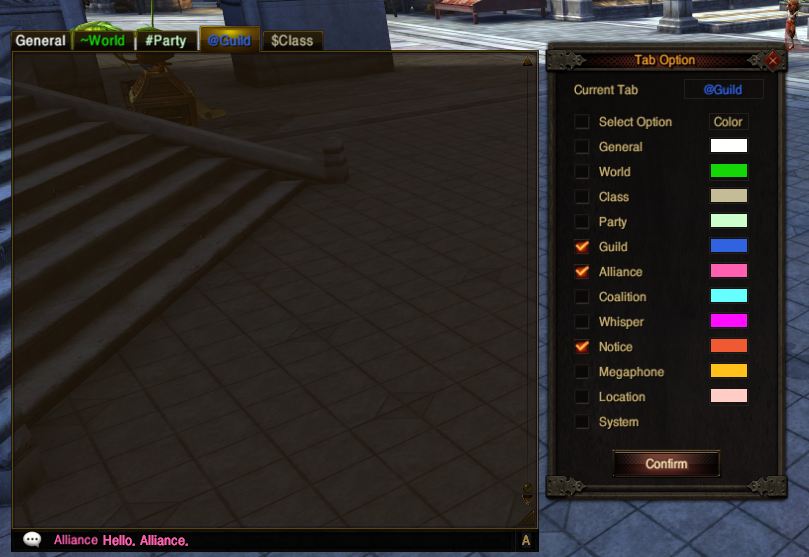Toggle the Select Option checkbox

click(x=582, y=122)
